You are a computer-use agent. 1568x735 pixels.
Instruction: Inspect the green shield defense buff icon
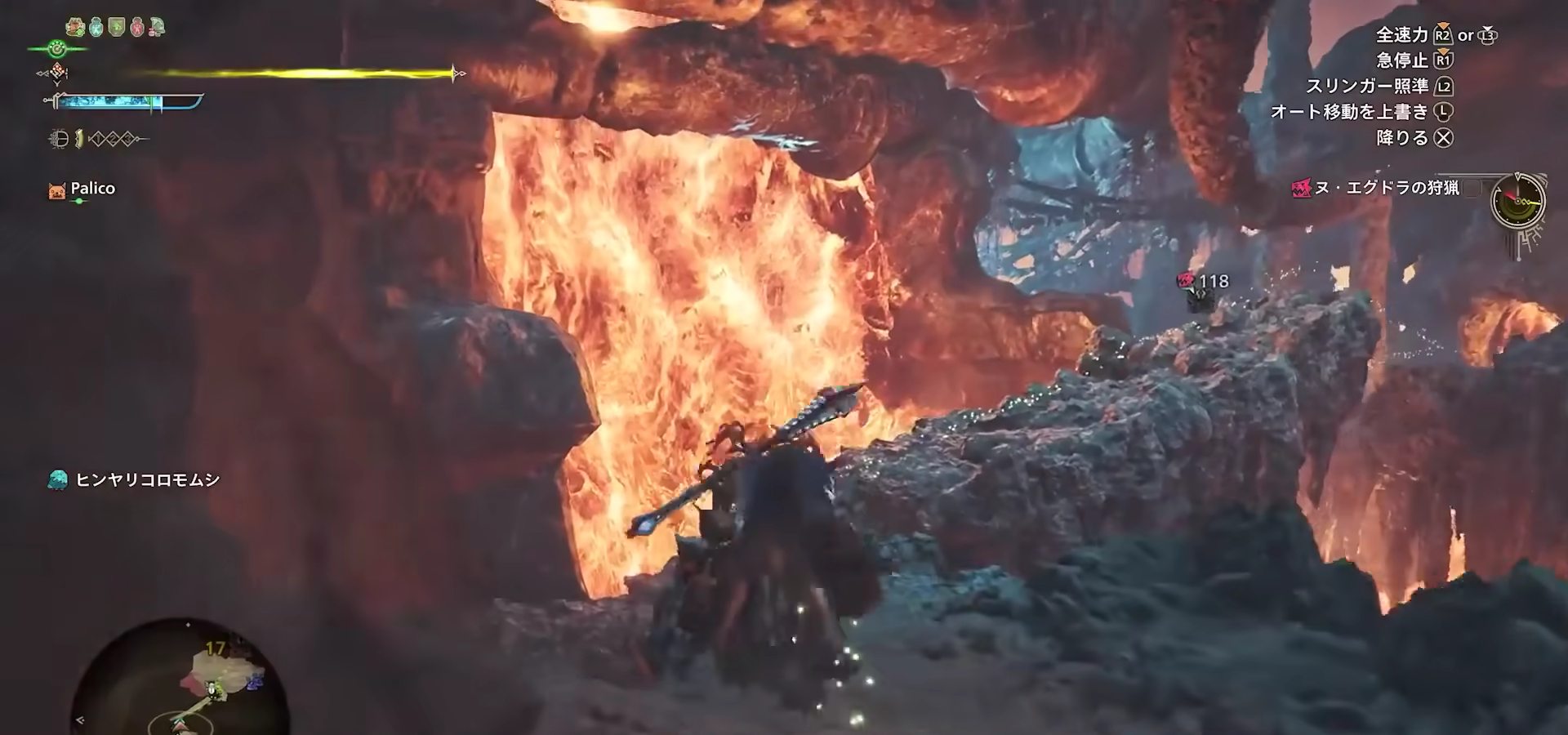point(117,27)
